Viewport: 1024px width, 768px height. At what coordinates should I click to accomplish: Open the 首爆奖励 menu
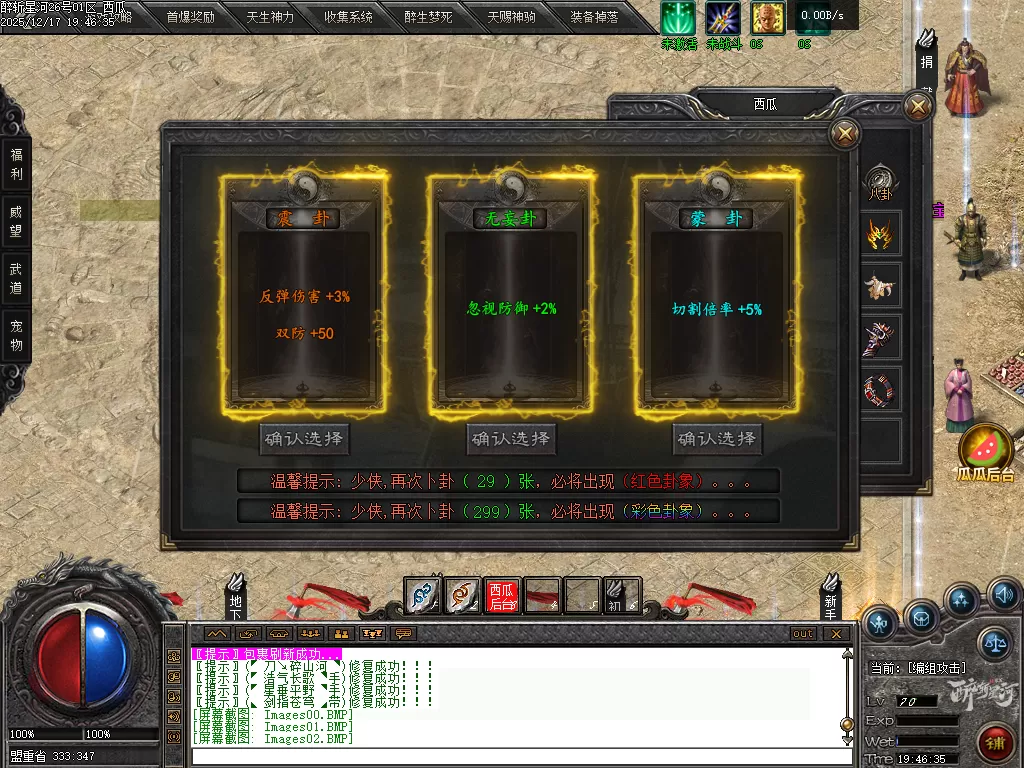click(190, 17)
